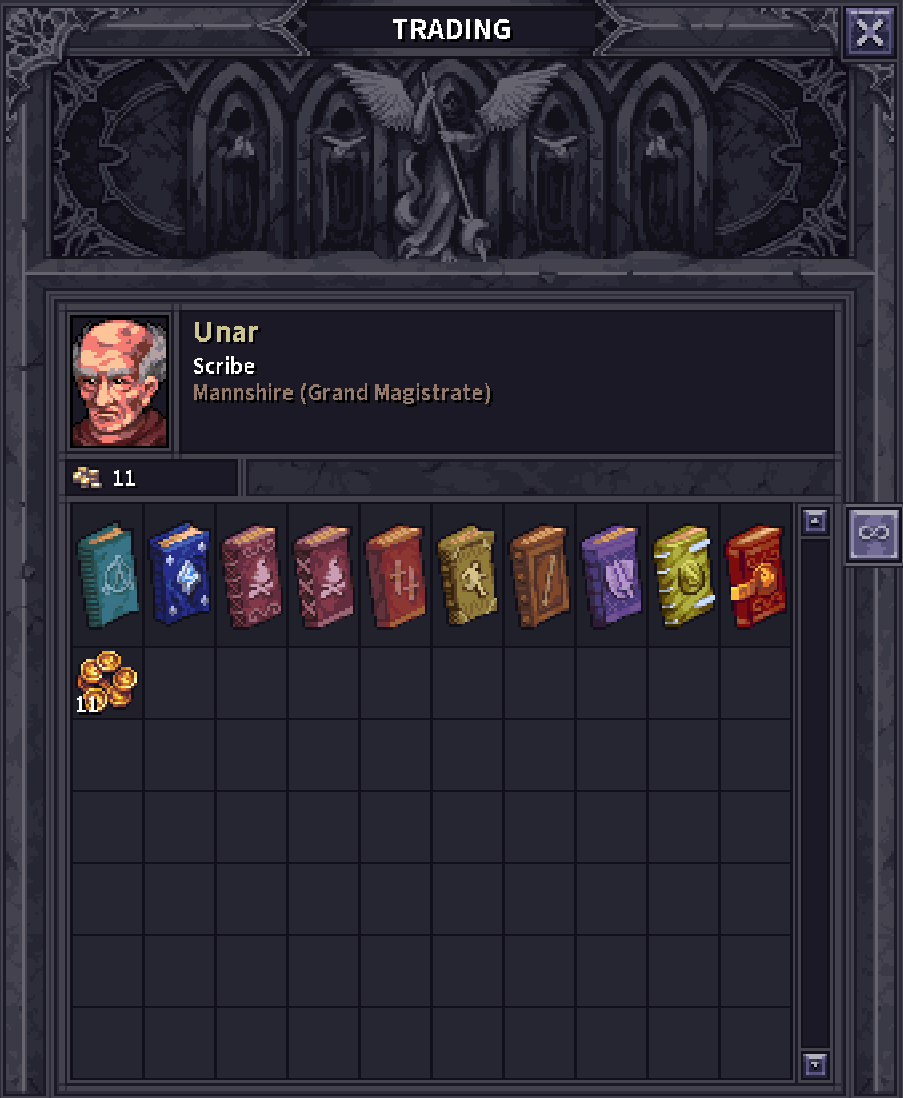Pick the purple shield book
The height and width of the screenshot is (1098, 903).
(611, 575)
